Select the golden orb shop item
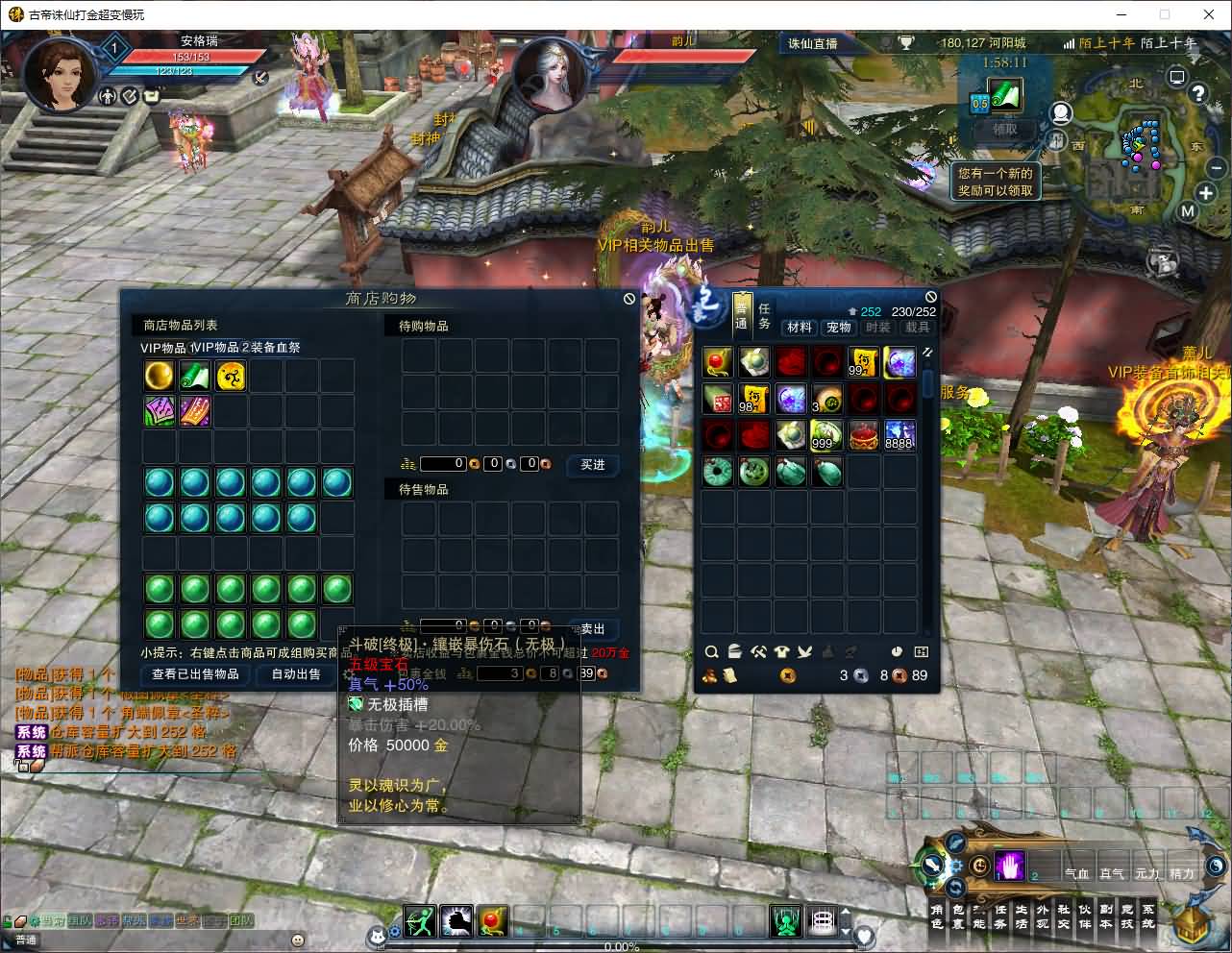 [x=159, y=376]
